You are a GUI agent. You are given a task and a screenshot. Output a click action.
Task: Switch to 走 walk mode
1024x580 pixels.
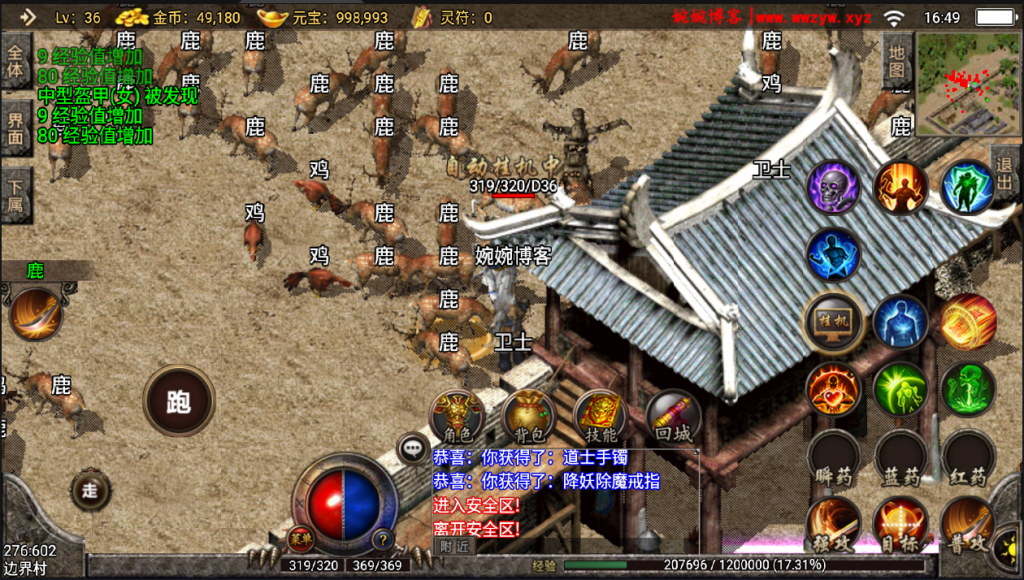coord(90,489)
